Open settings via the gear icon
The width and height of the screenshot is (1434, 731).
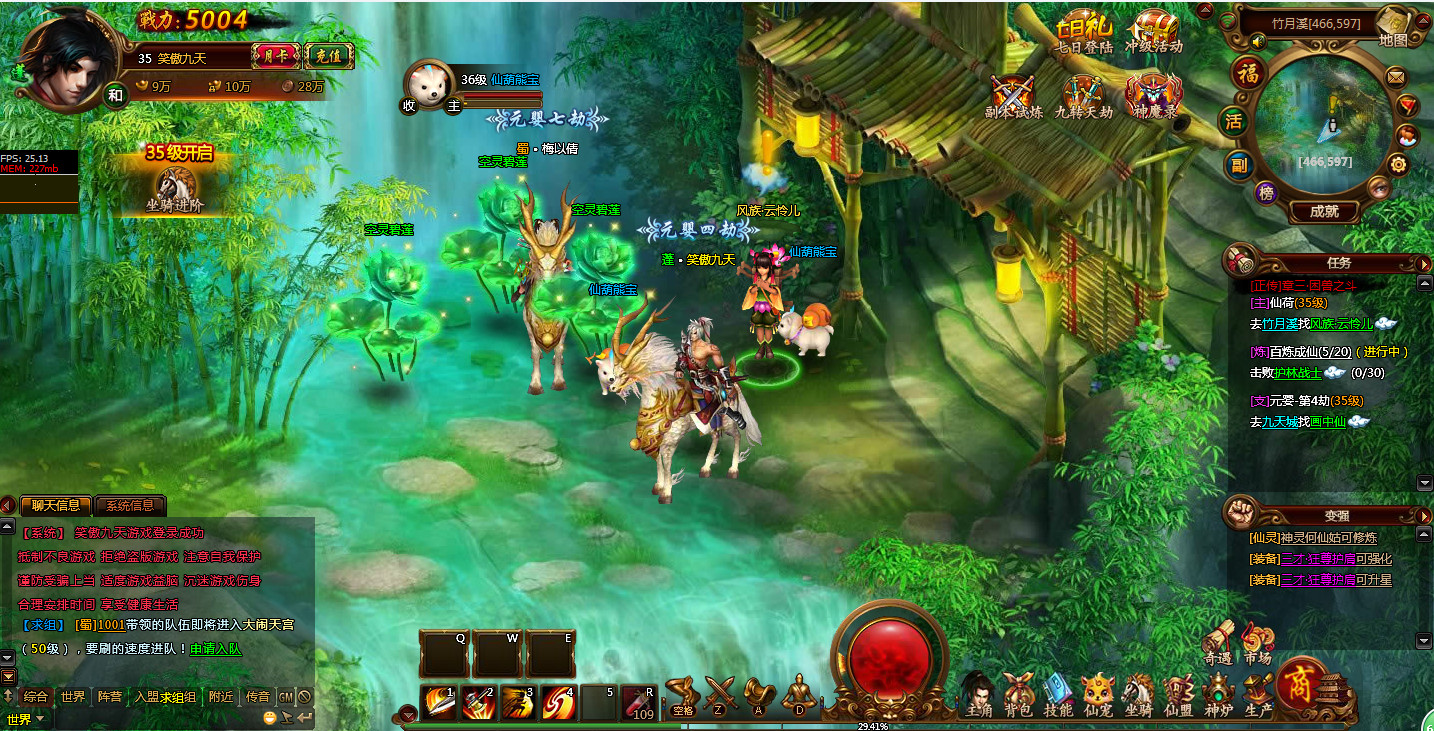[x=1398, y=165]
